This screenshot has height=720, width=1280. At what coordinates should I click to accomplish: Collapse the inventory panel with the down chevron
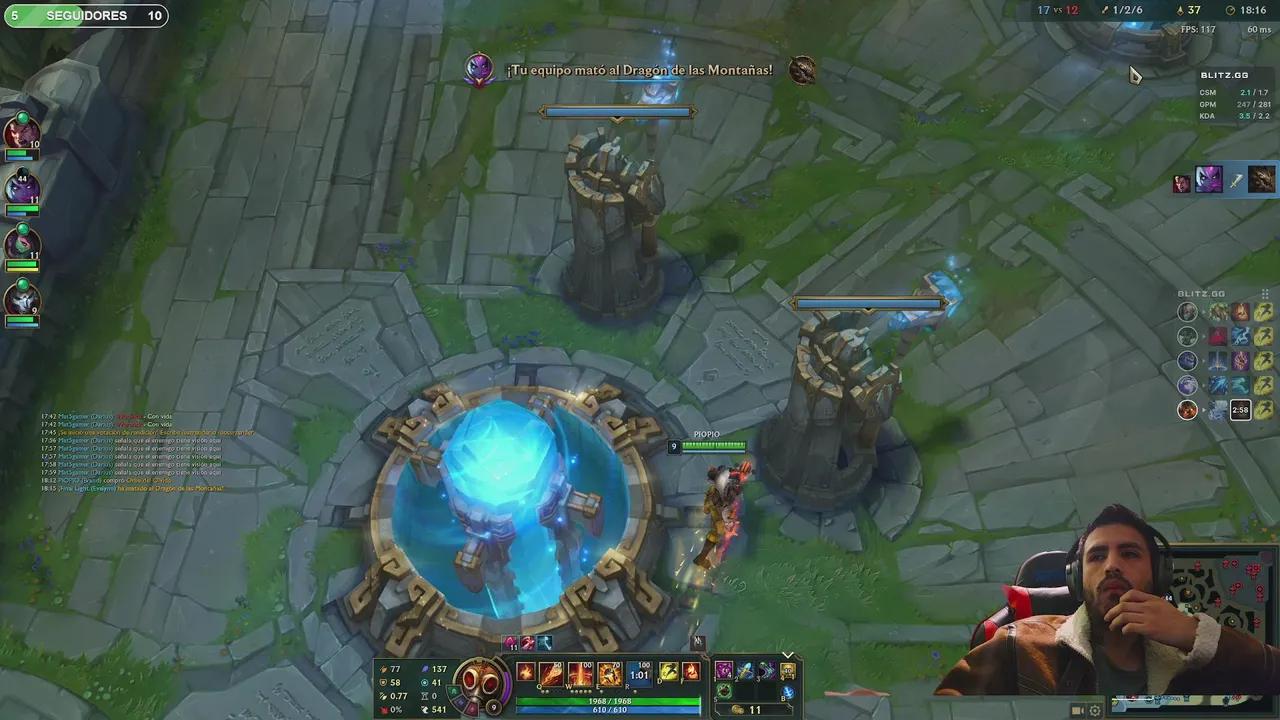[x=787, y=655]
